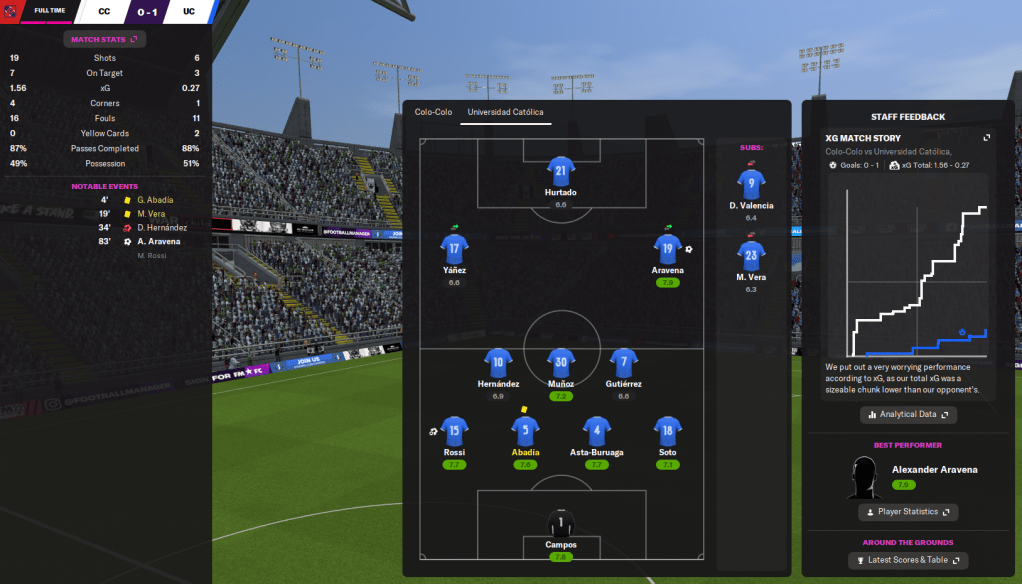Click defender Rossi number 15
Viewport: 1022px width, 584px height.
(454, 432)
